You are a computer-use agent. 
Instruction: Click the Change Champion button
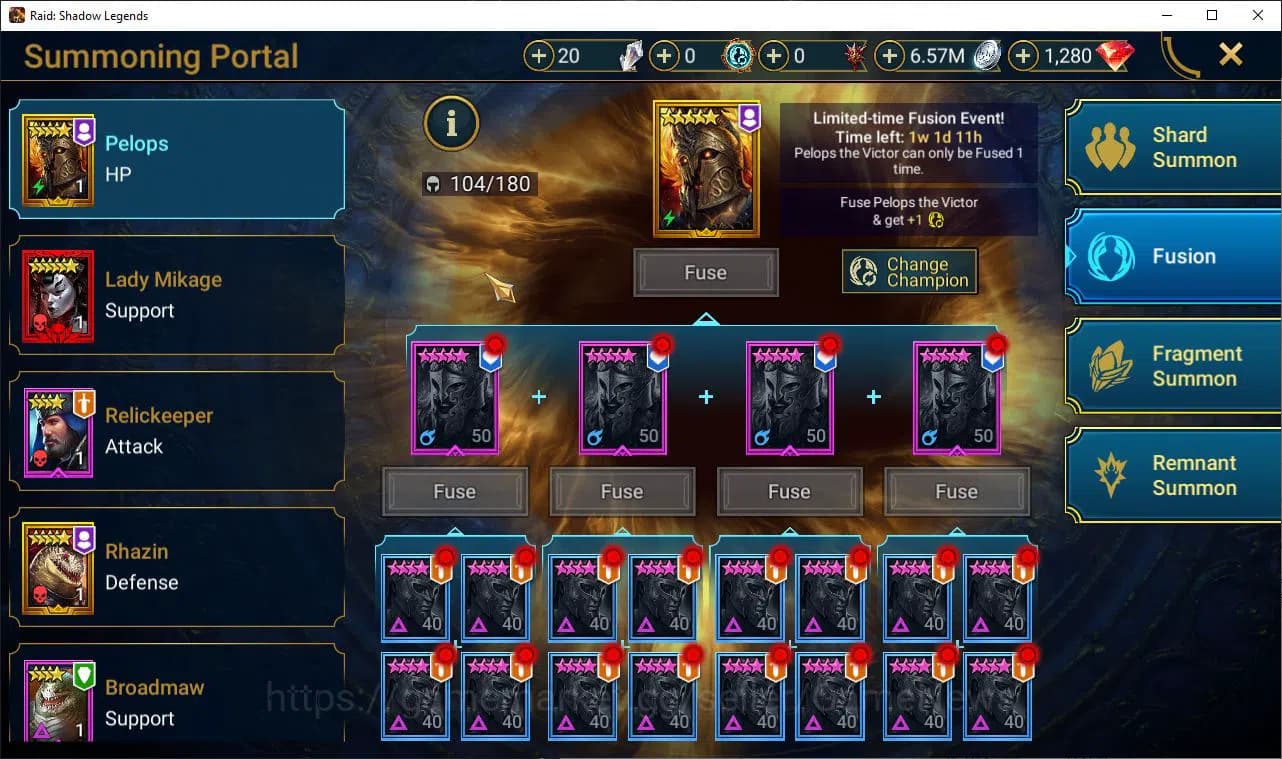pyautogui.click(x=909, y=271)
